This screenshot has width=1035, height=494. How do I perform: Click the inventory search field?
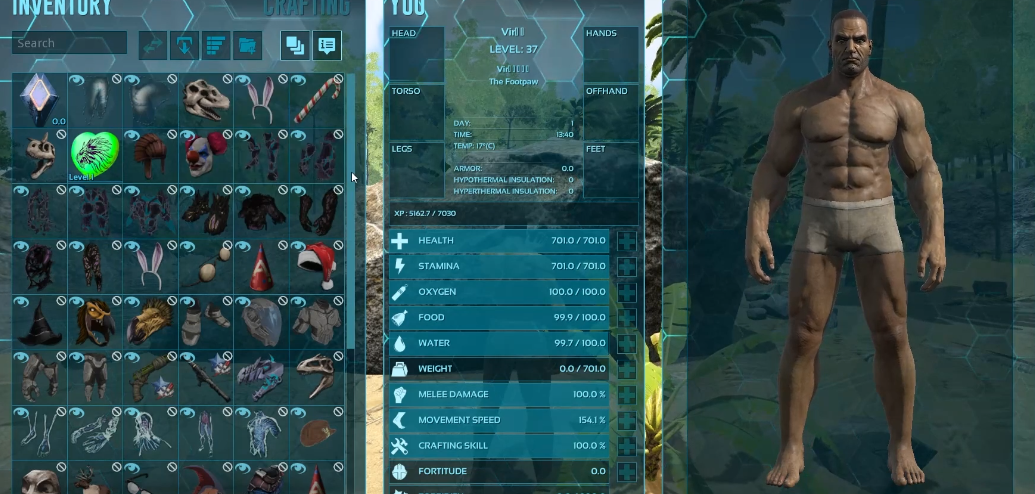click(69, 43)
